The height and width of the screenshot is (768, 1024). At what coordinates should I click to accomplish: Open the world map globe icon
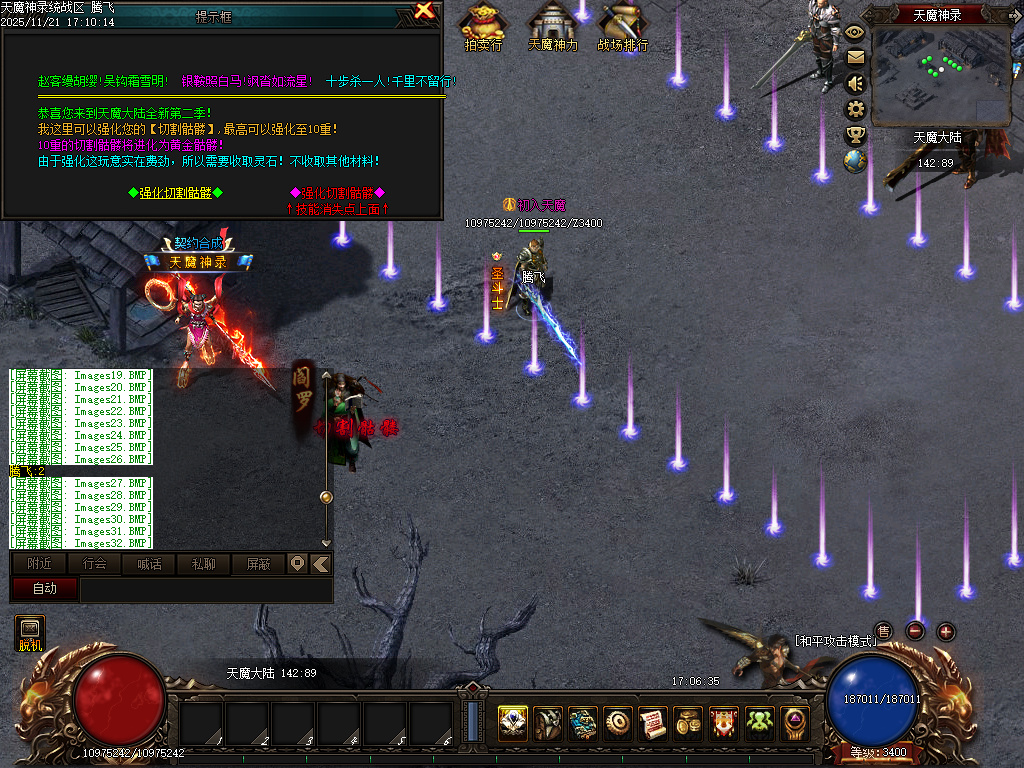[856, 161]
